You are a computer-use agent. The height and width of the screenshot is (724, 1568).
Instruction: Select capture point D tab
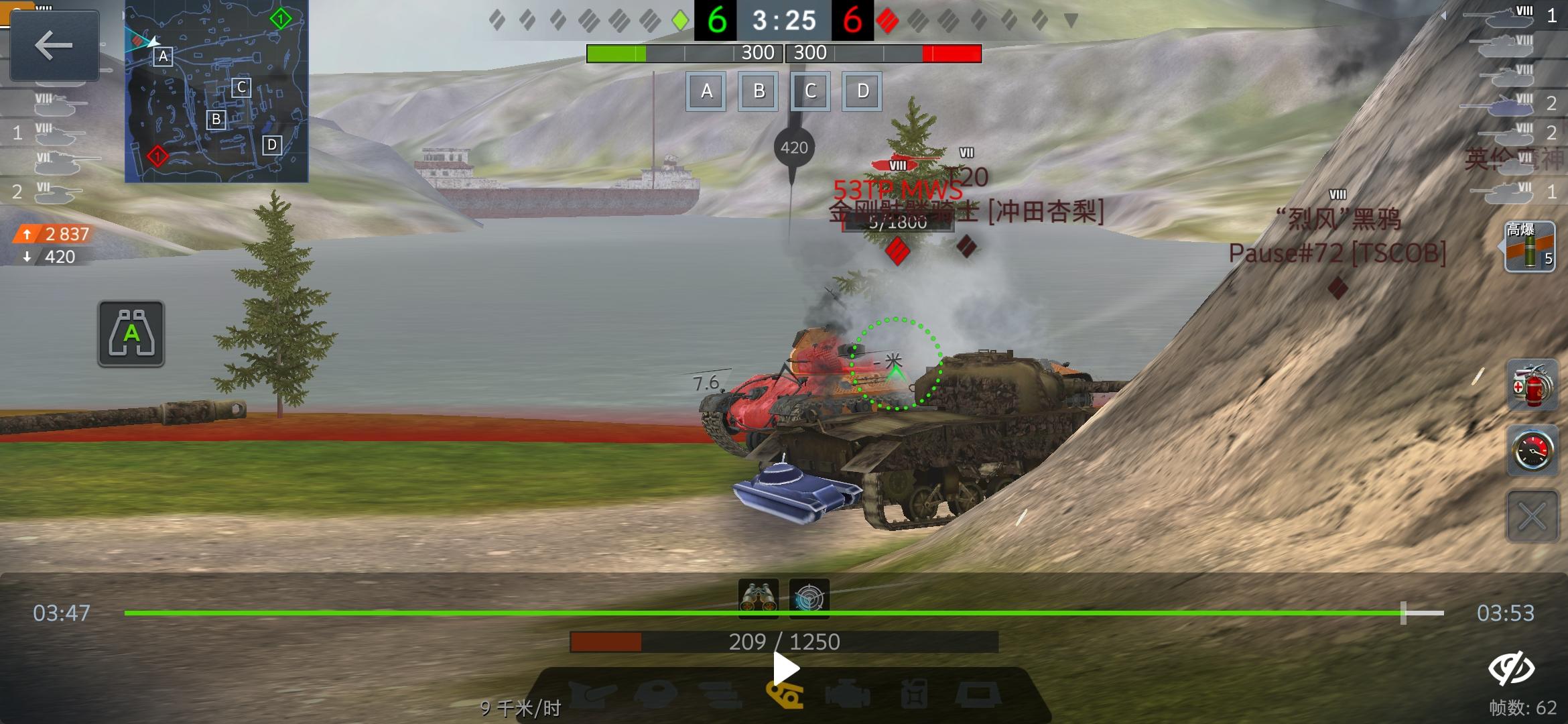click(862, 91)
